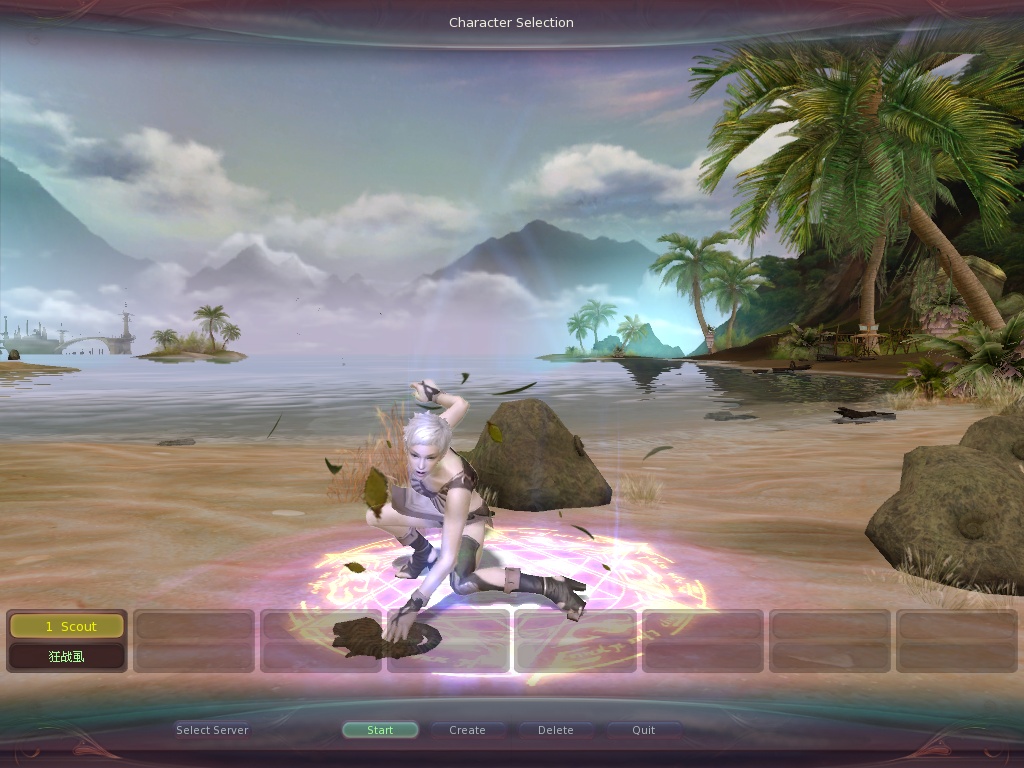Screen dimensions: 1024x768
Task: Create a new character
Action: [x=467, y=730]
